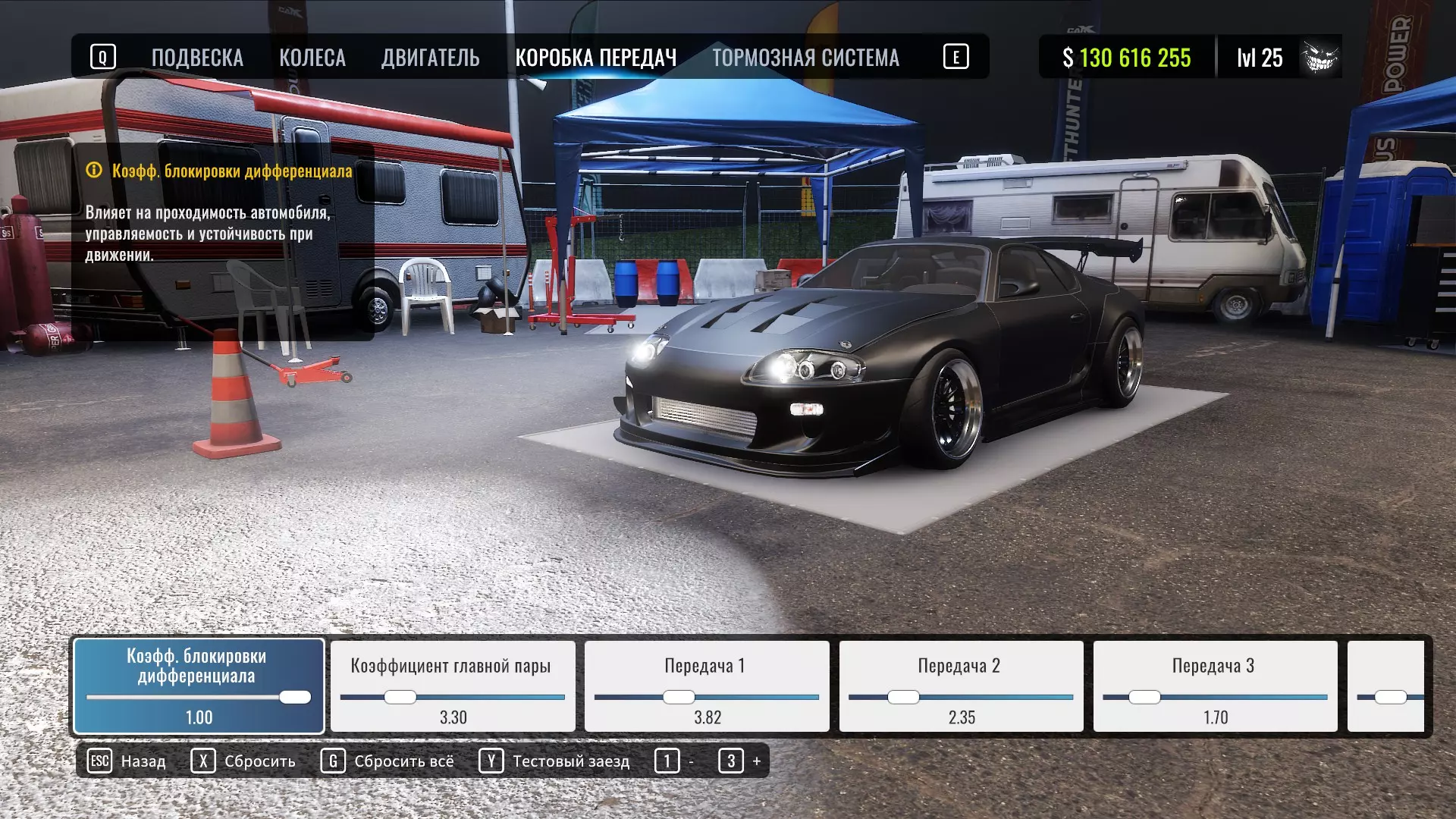Image resolution: width=1456 pixels, height=819 pixels.
Task: Click the player avatar icon
Action: 1320,57
